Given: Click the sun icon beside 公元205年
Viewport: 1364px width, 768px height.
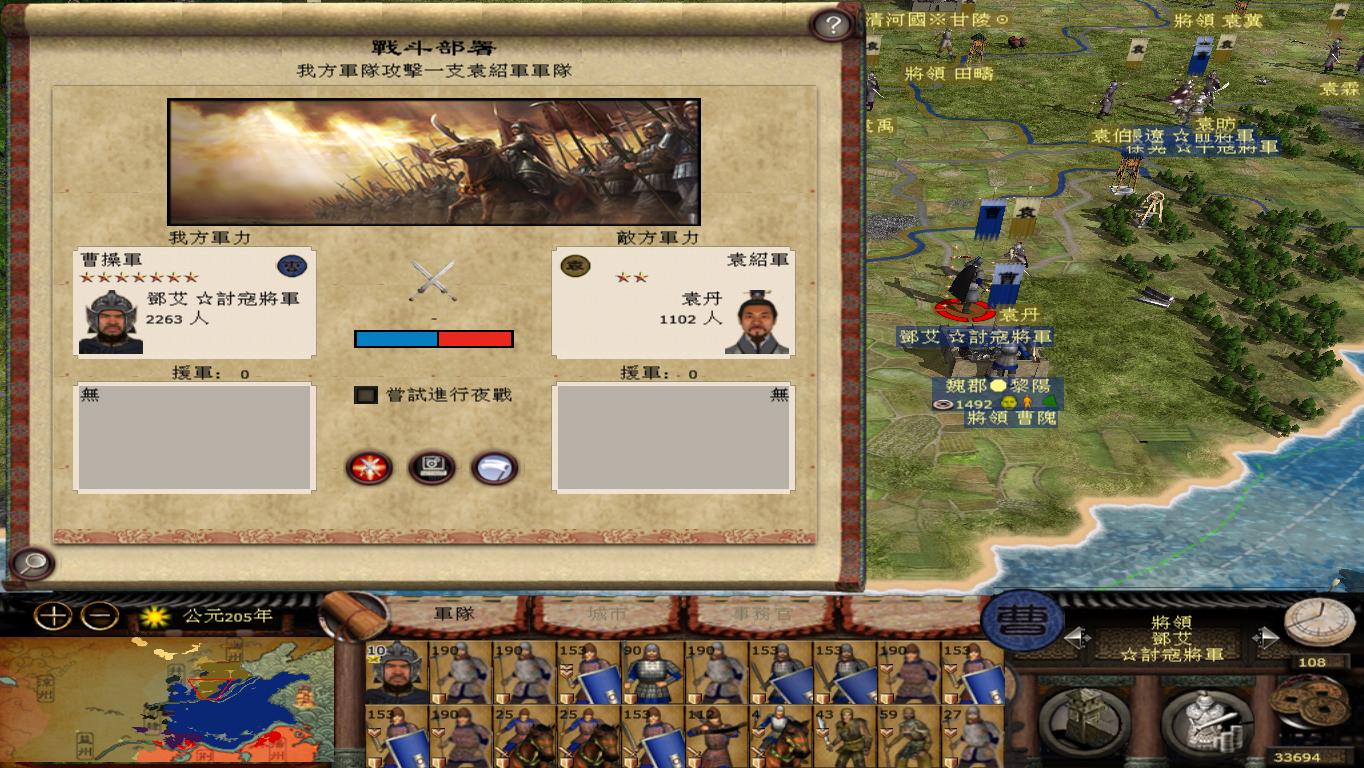Looking at the screenshot, I should (155, 619).
